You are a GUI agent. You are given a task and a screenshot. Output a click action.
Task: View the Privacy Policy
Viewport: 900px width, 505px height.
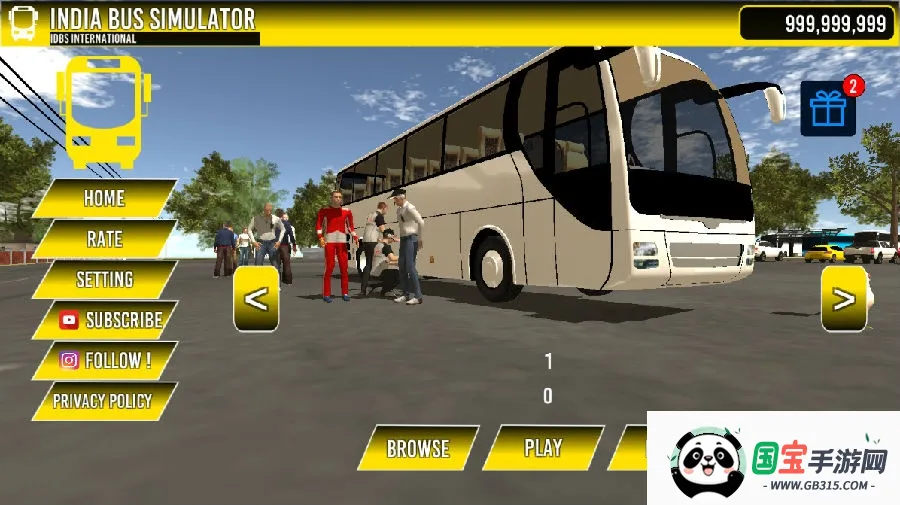coord(102,401)
